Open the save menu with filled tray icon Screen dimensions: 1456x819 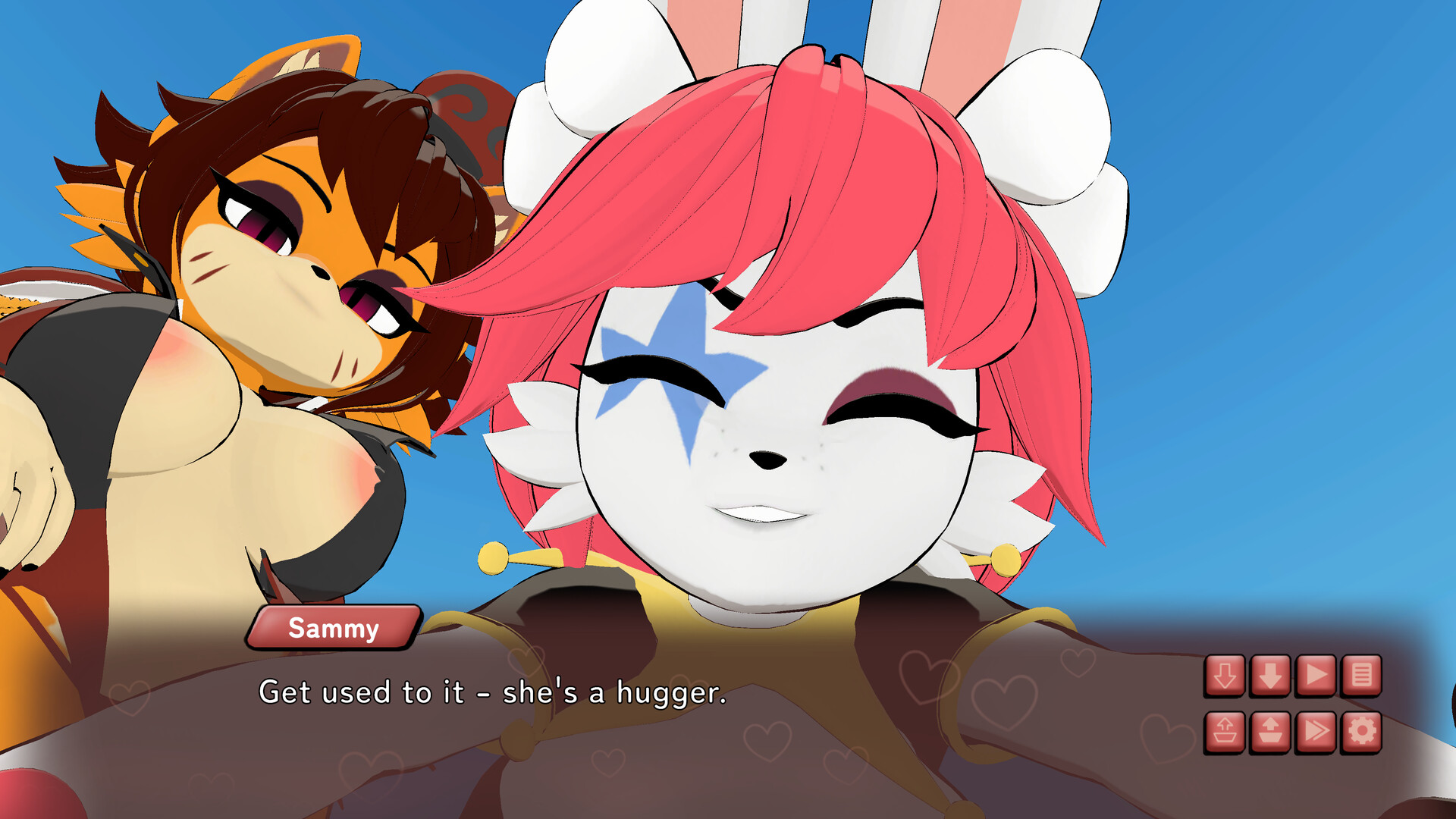(x=1269, y=732)
